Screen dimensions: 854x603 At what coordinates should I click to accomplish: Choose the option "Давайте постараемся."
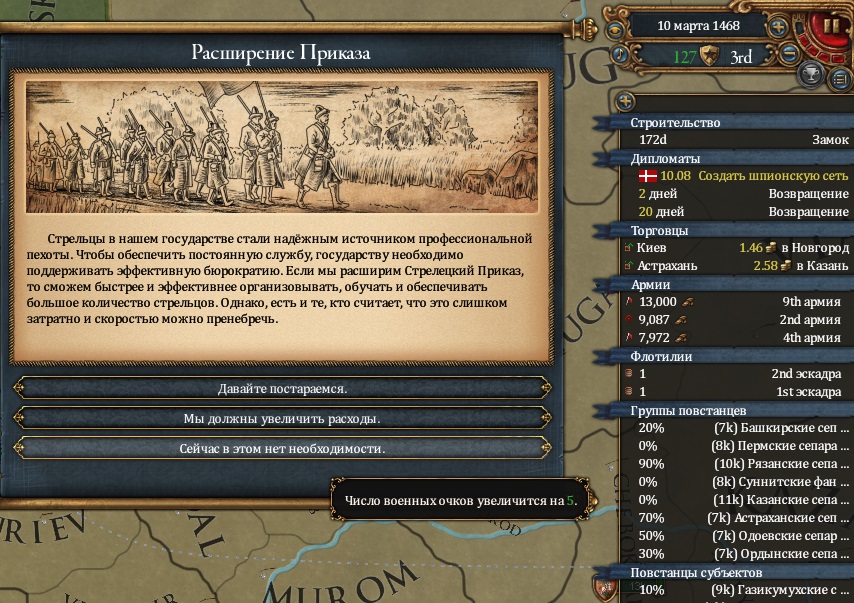282,388
